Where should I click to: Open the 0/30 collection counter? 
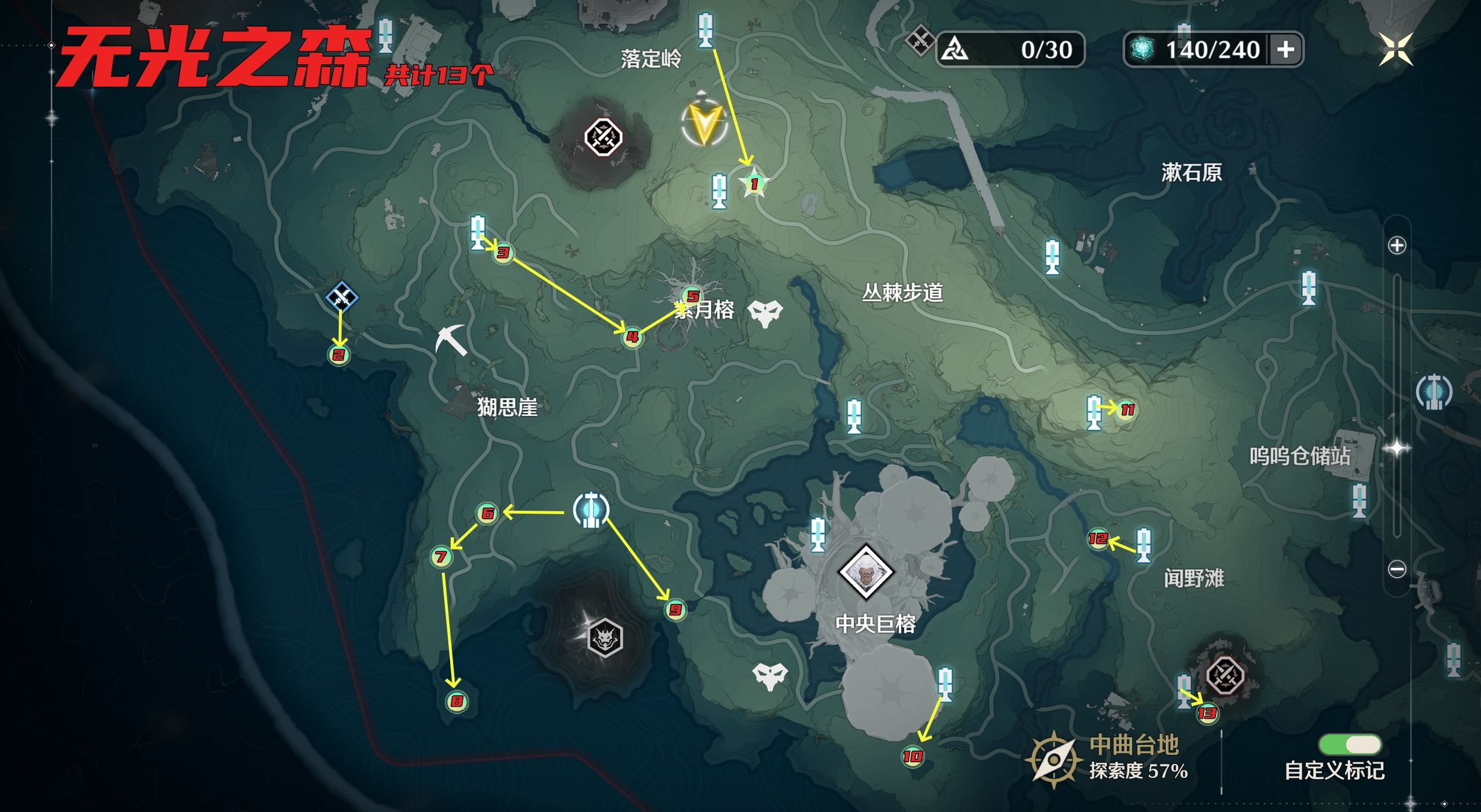click(1010, 50)
